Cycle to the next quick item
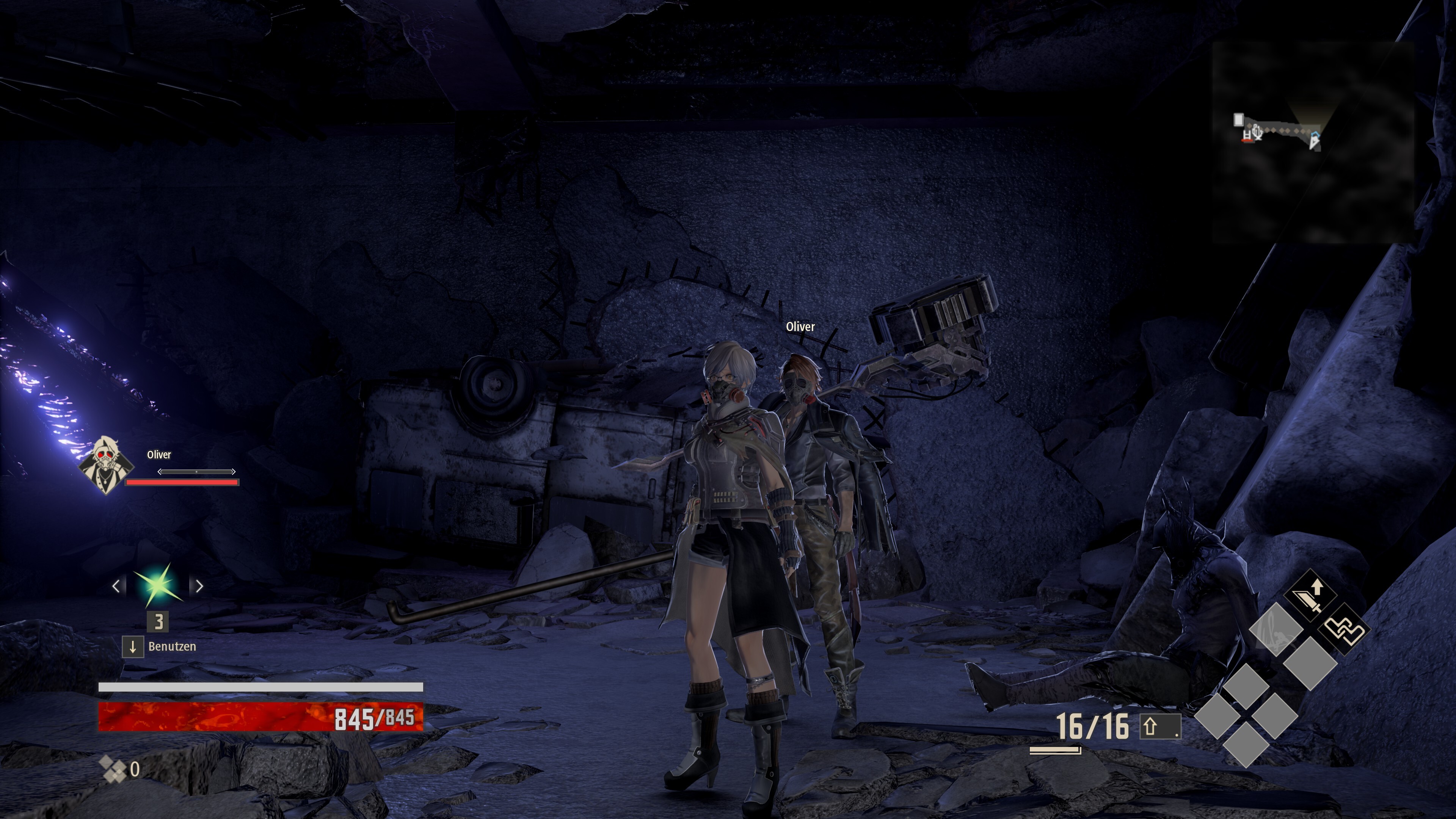Screen dimensions: 1456x819 coord(199,586)
